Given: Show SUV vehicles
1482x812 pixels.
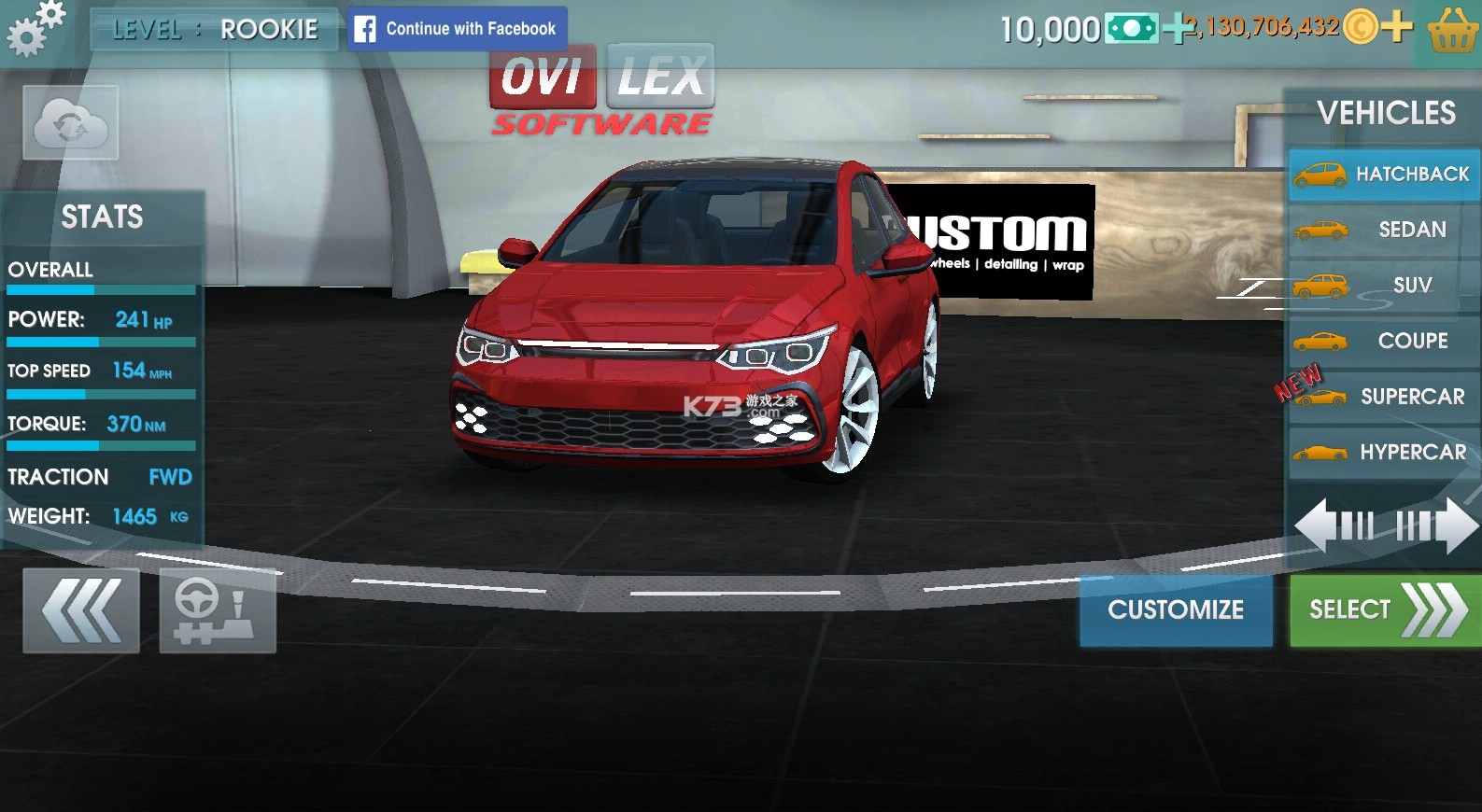Looking at the screenshot, I should [x=1384, y=286].
